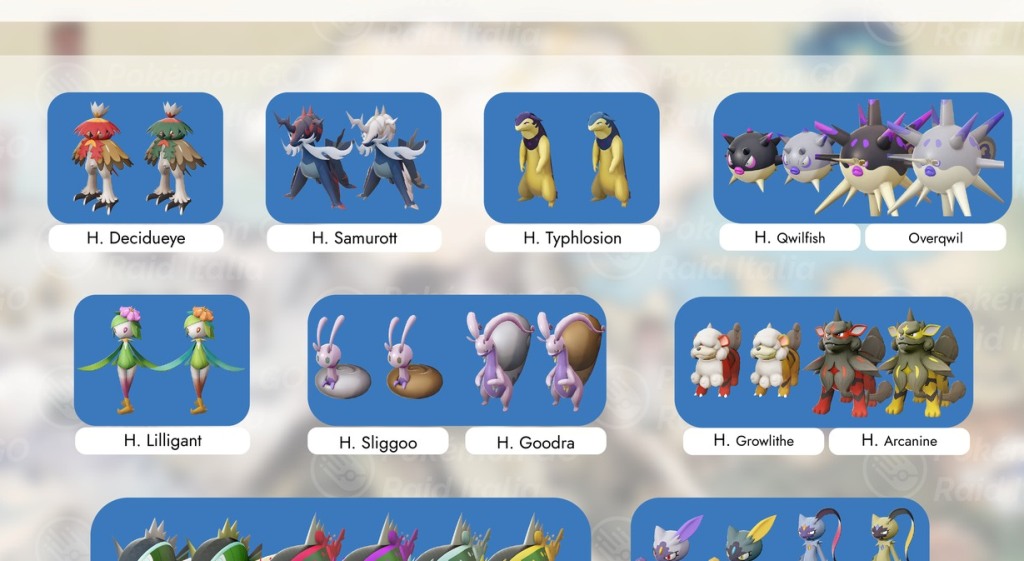Choose the H. Lilligant label
The height and width of the screenshot is (561, 1024).
(162, 441)
